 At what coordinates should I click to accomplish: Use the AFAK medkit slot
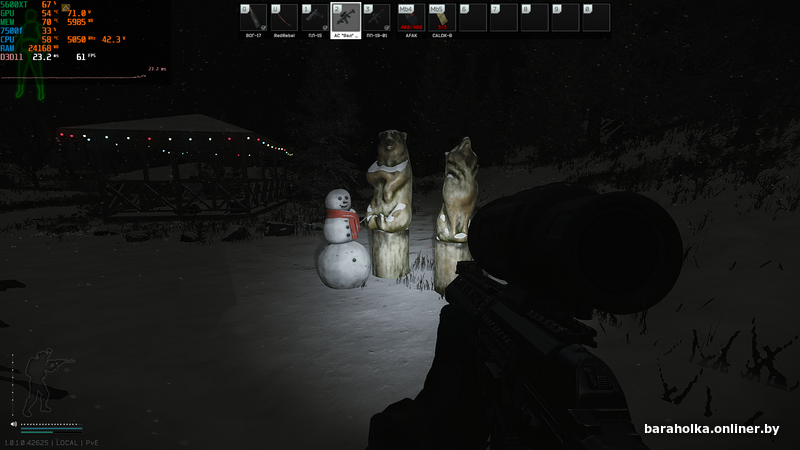click(409, 18)
